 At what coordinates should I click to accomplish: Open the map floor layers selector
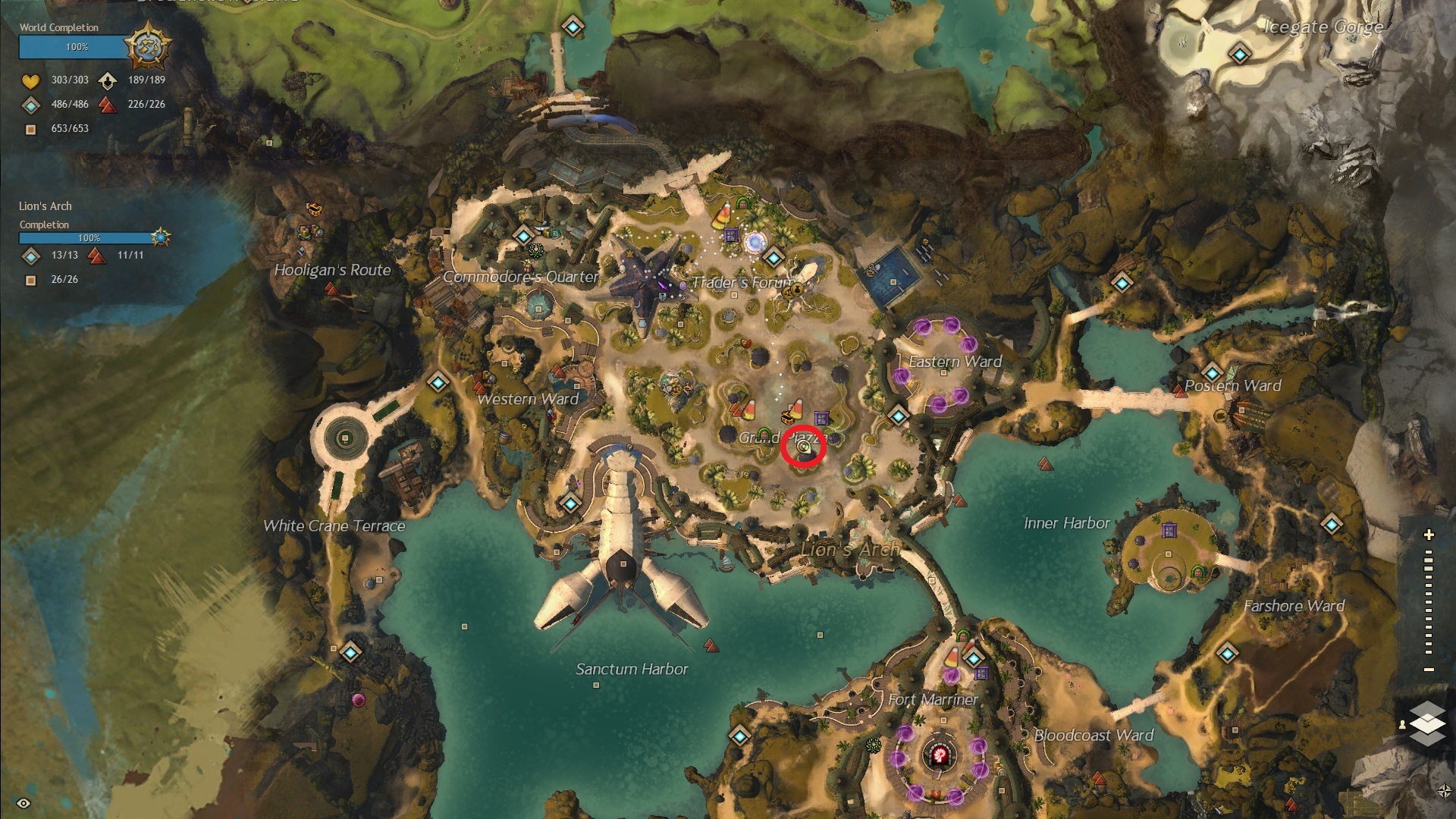click(1427, 723)
